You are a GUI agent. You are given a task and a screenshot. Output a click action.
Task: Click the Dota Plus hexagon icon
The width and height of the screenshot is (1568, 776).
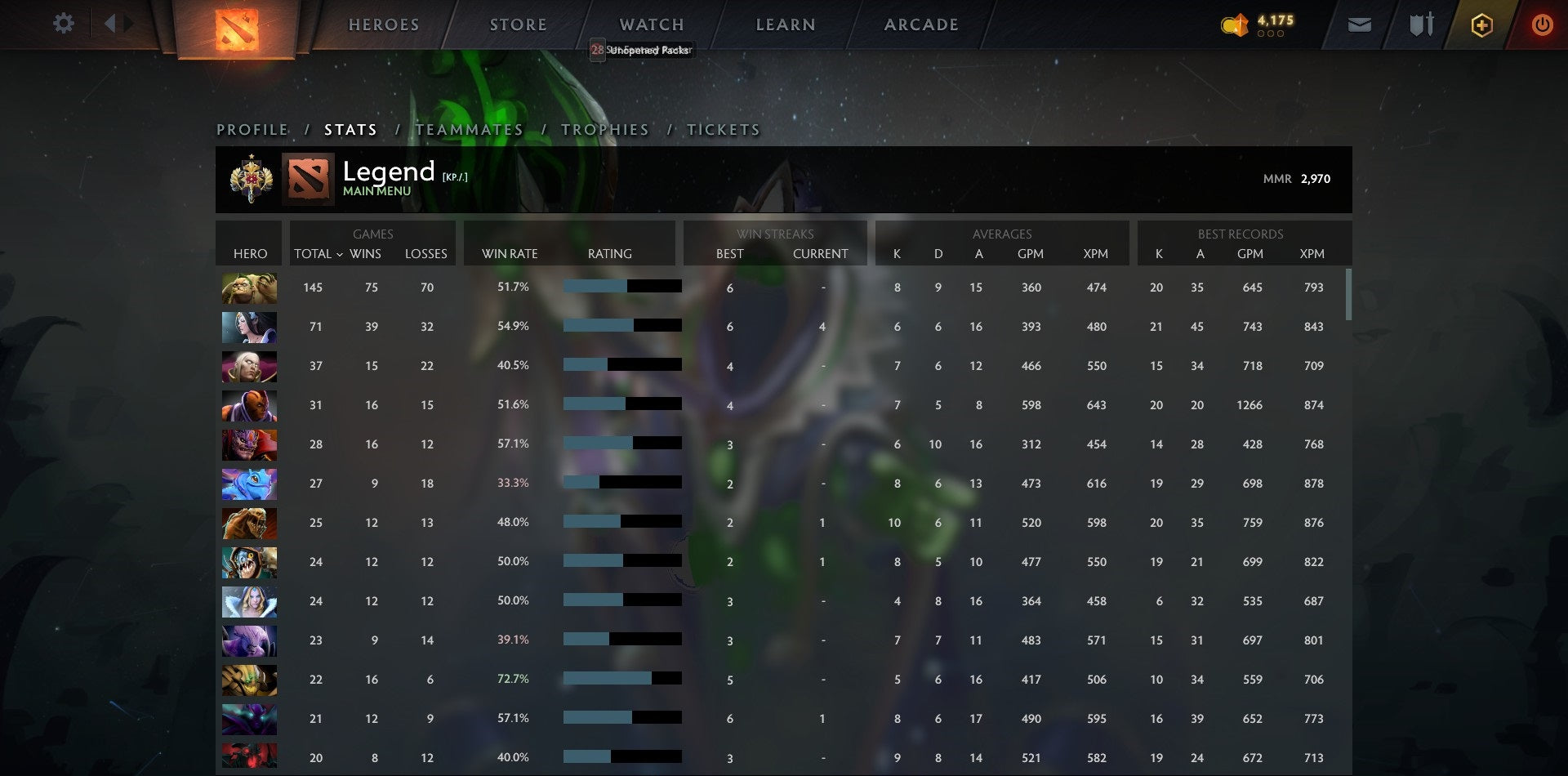pos(1482,25)
